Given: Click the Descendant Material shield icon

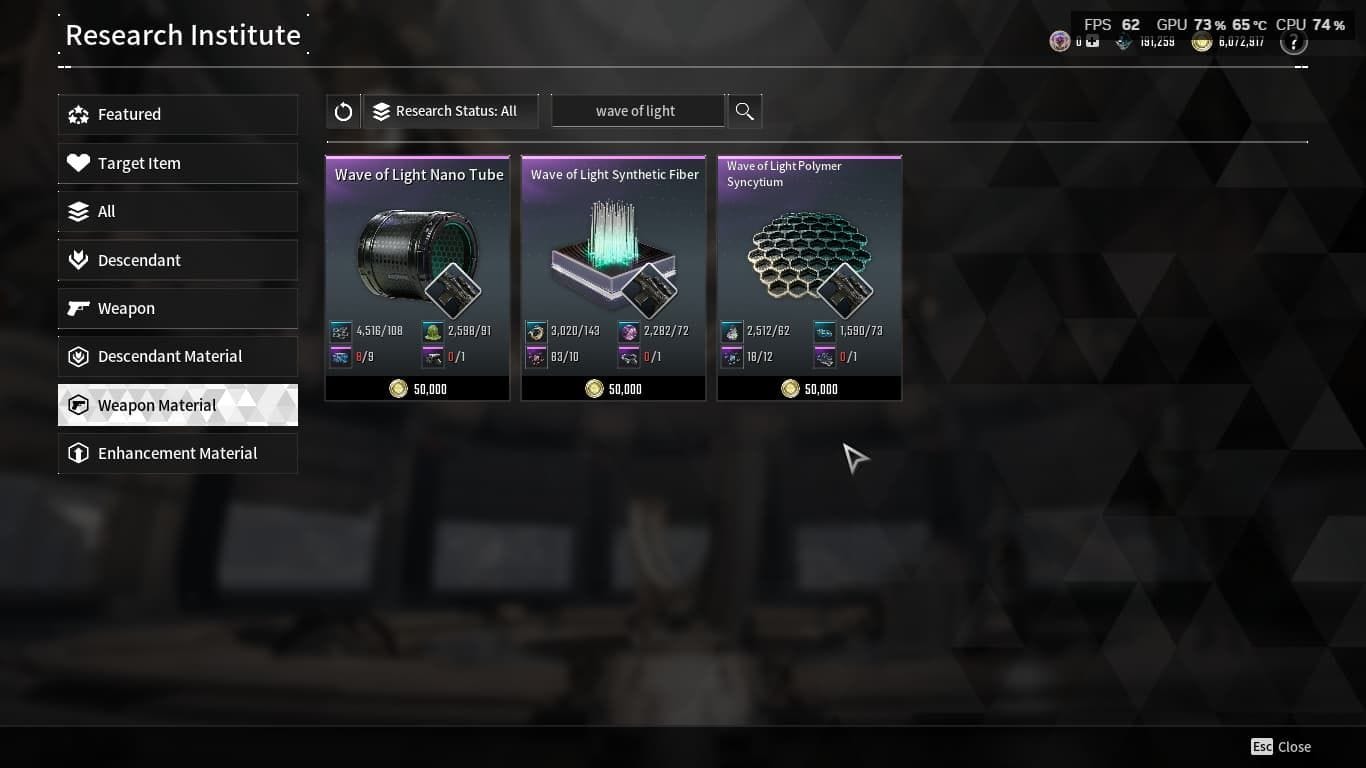Looking at the screenshot, I should point(79,356).
